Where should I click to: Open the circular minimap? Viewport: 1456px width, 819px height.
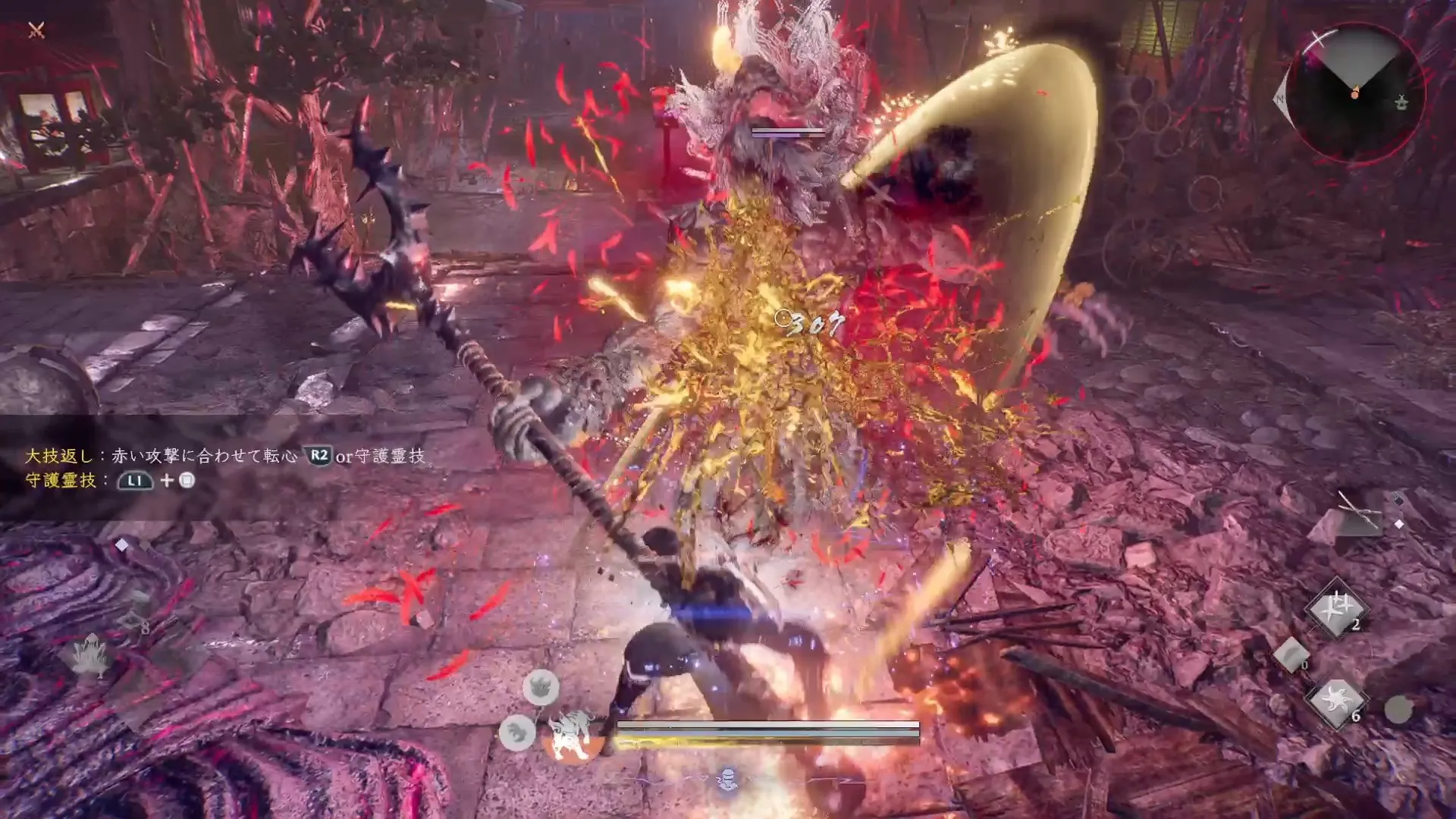(1354, 93)
